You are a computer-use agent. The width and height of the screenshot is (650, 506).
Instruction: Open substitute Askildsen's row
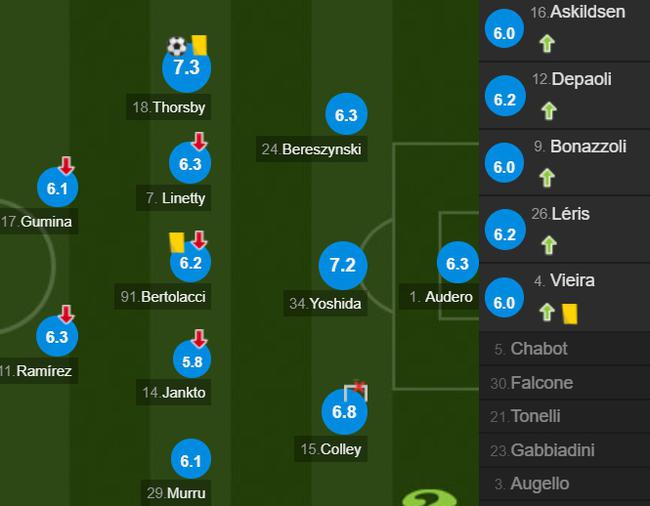tap(566, 28)
